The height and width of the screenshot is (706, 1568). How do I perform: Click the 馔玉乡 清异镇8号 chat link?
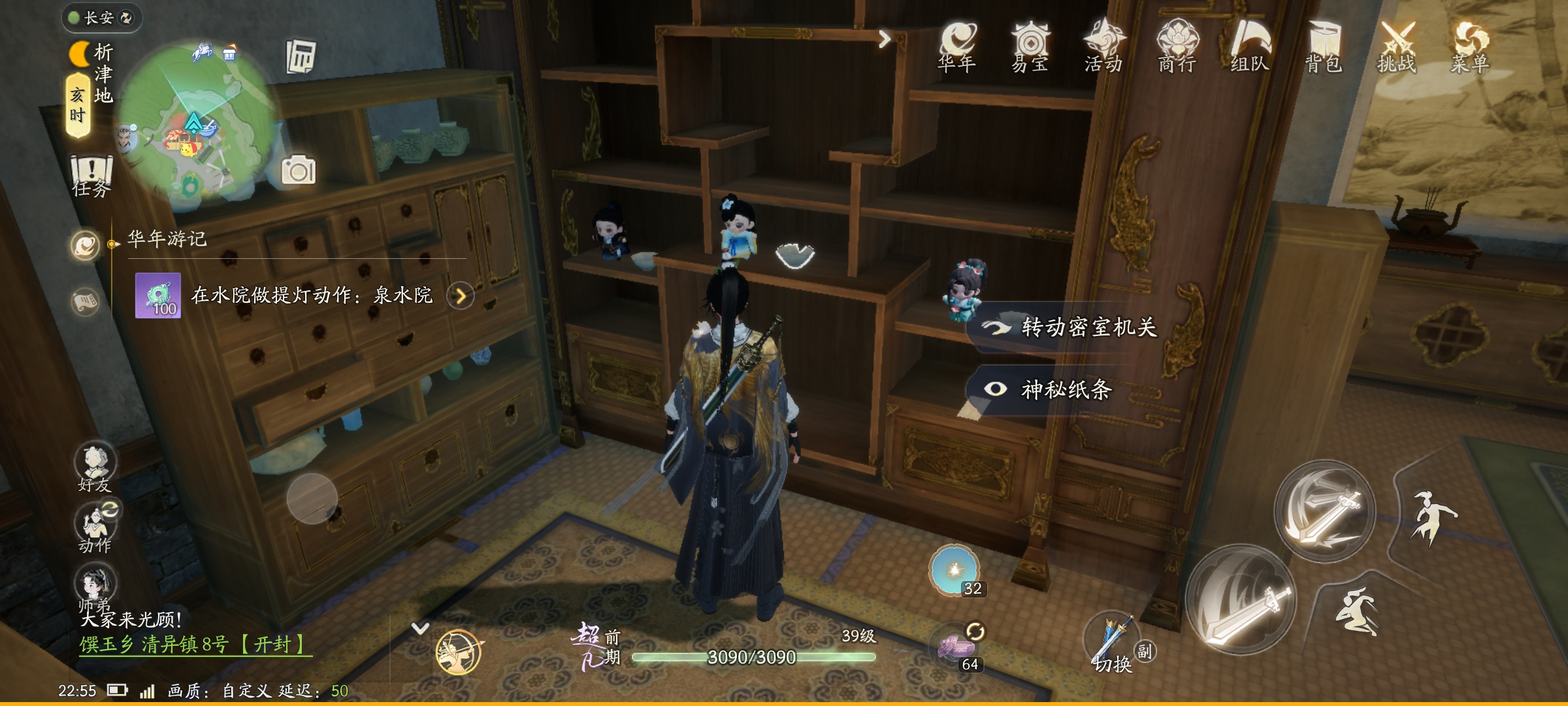click(x=195, y=645)
